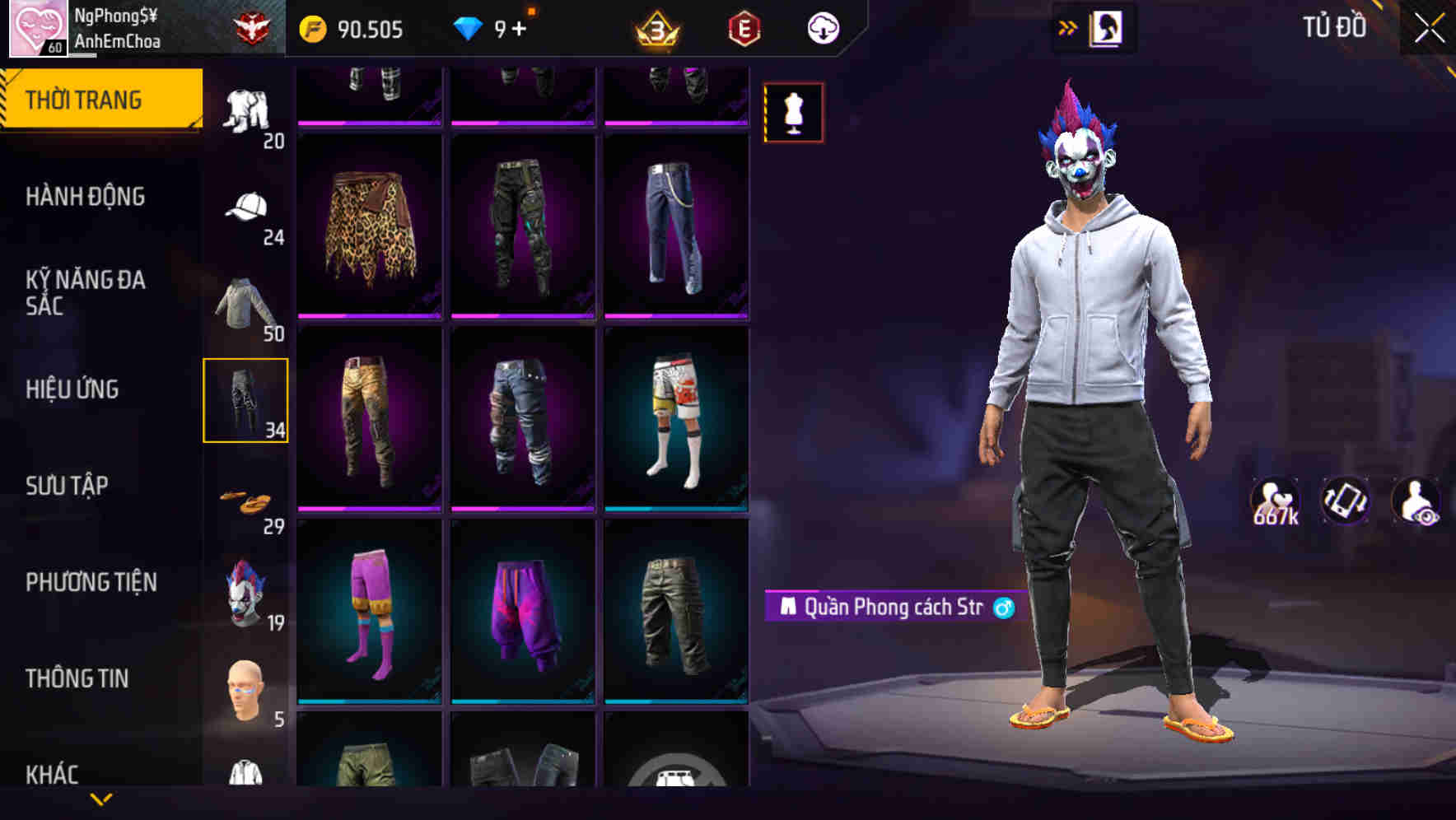The width and height of the screenshot is (1456, 820).
Task: Select the hoodie/top category icon
Action: pyautogui.click(x=245, y=305)
